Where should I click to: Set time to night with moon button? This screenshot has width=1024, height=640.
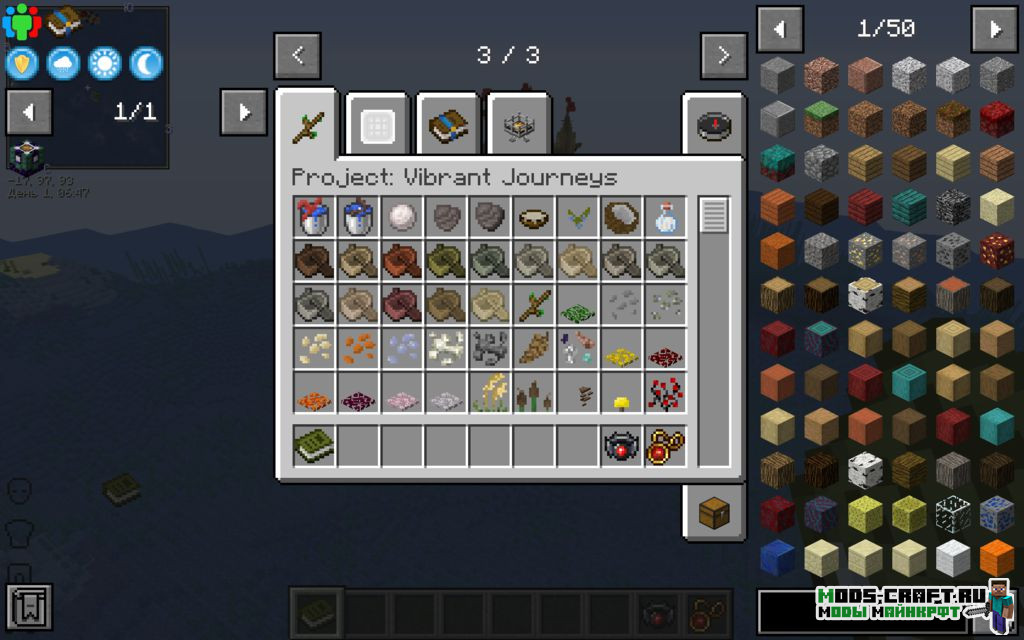[146, 64]
